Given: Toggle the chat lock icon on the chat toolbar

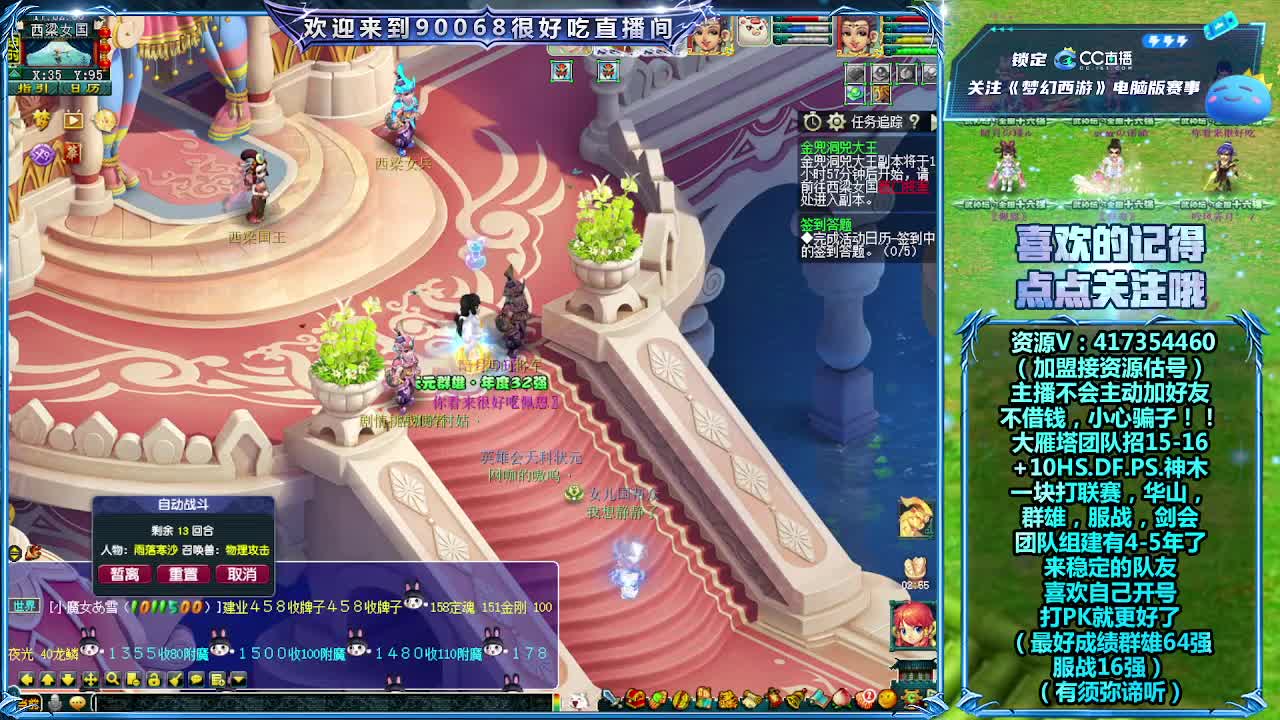Looking at the screenshot, I should (x=156, y=678).
